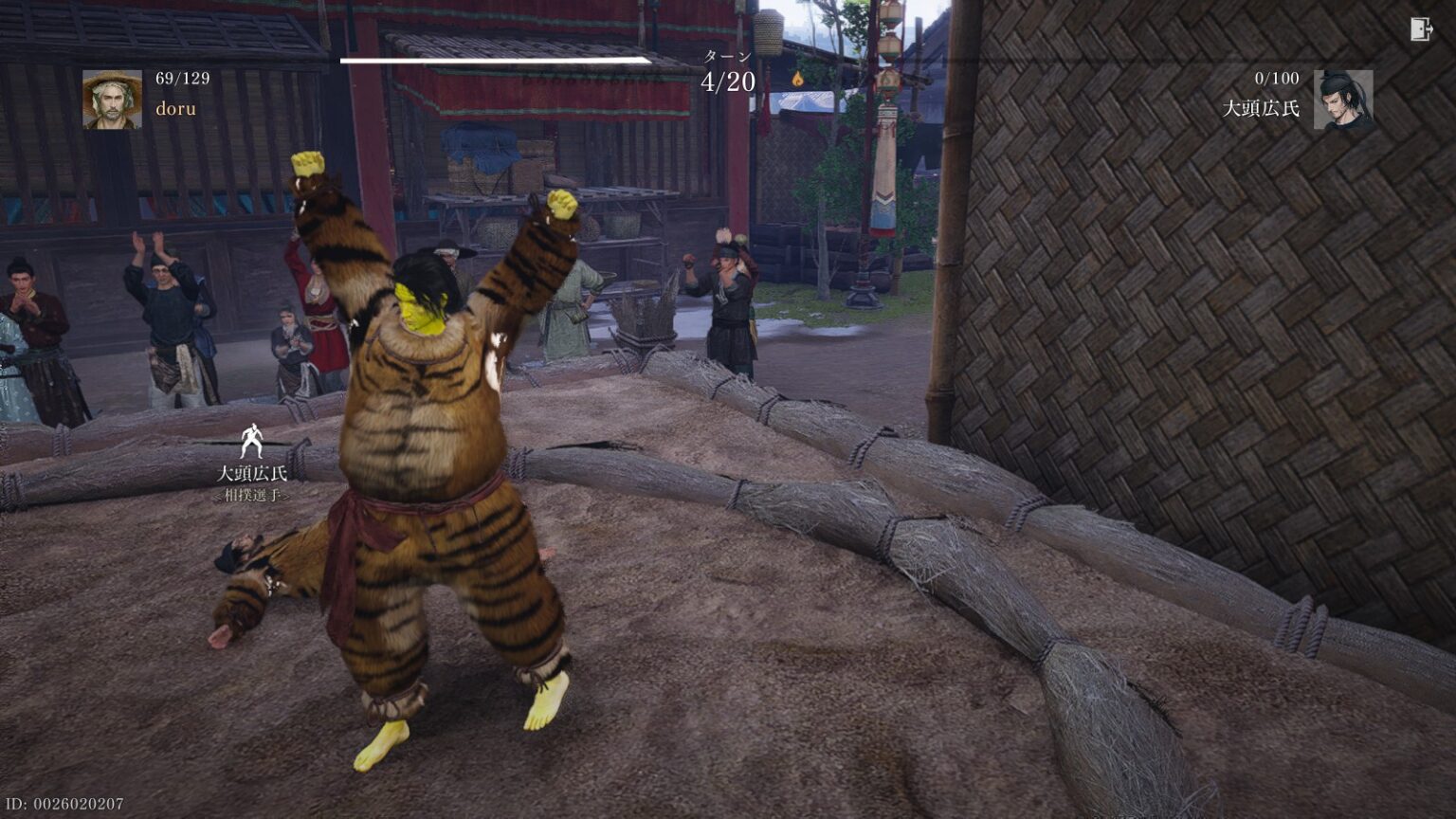Image resolution: width=1456 pixels, height=819 pixels.
Task: Select doru's straw-hat portrait
Action: (x=112, y=100)
